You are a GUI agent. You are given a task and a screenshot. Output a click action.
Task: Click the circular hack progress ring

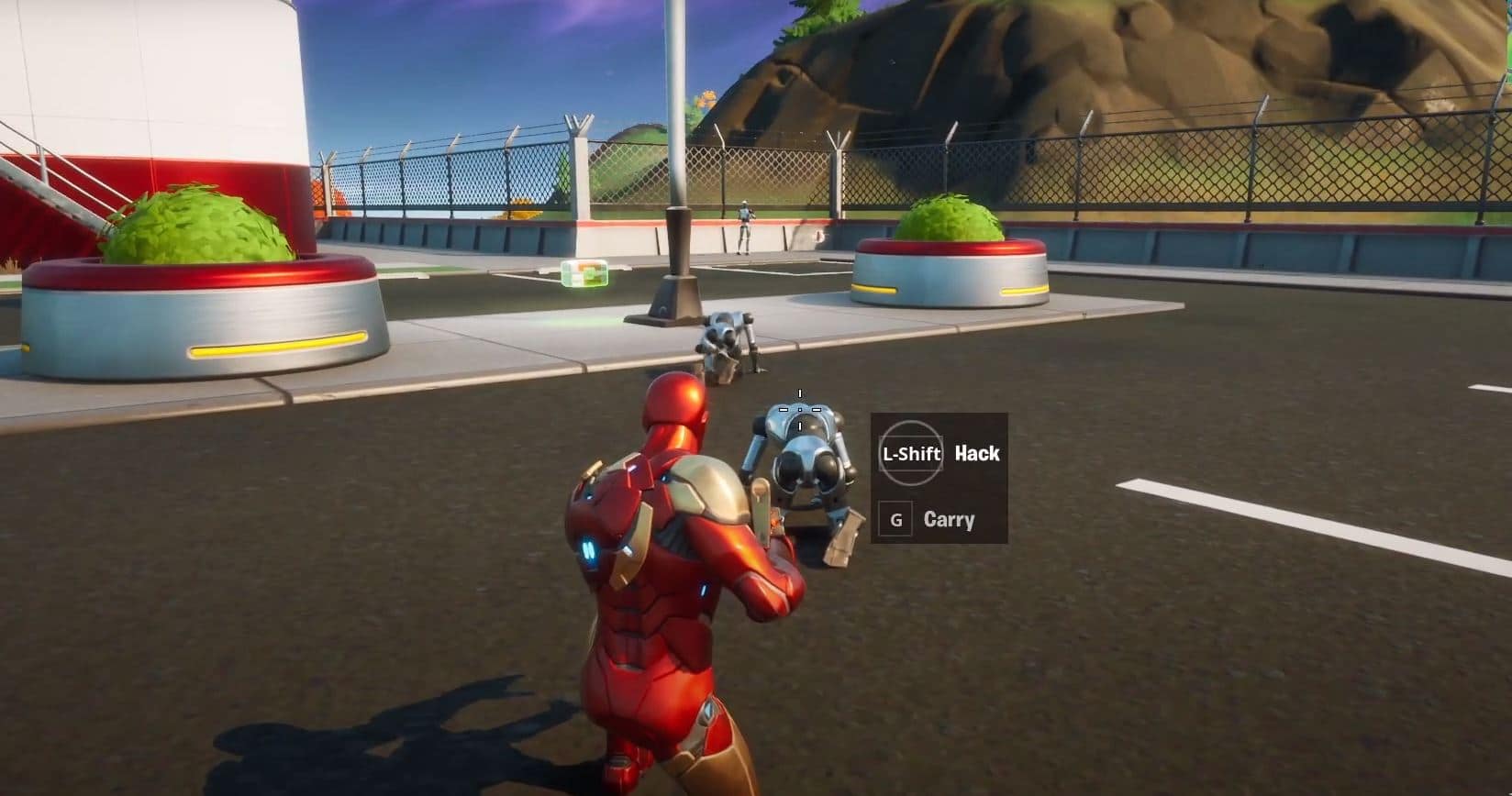click(912, 453)
